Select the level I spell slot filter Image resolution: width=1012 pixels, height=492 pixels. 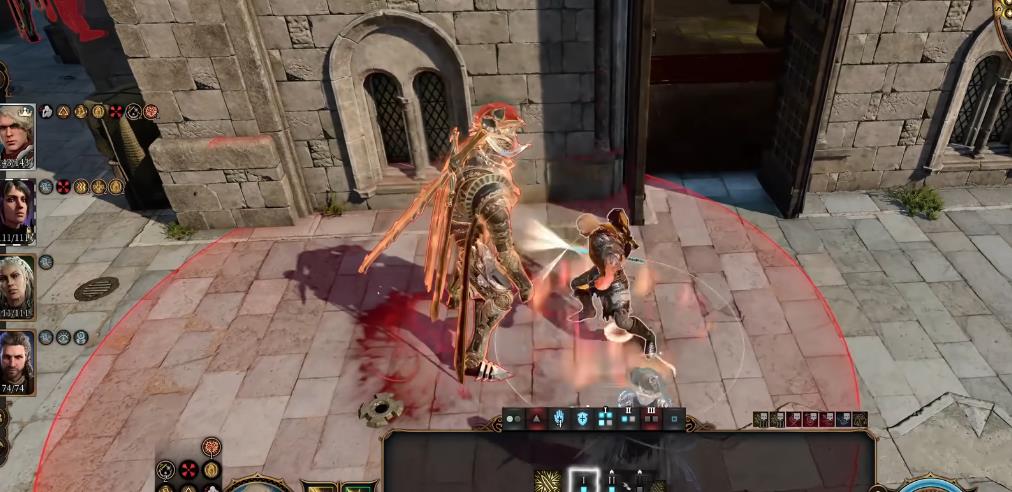click(606, 420)
